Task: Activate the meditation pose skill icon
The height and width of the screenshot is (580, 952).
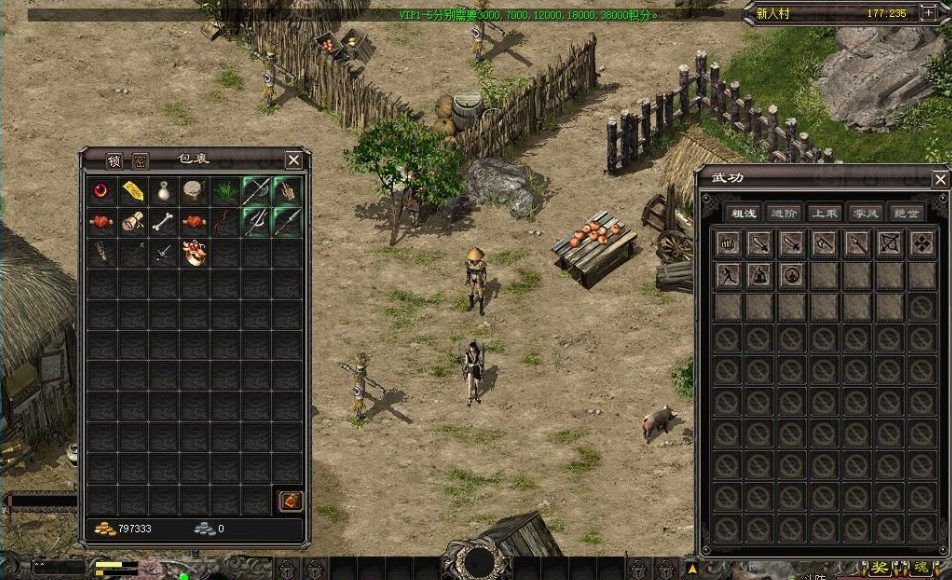Action: click(x=759, y=274)
